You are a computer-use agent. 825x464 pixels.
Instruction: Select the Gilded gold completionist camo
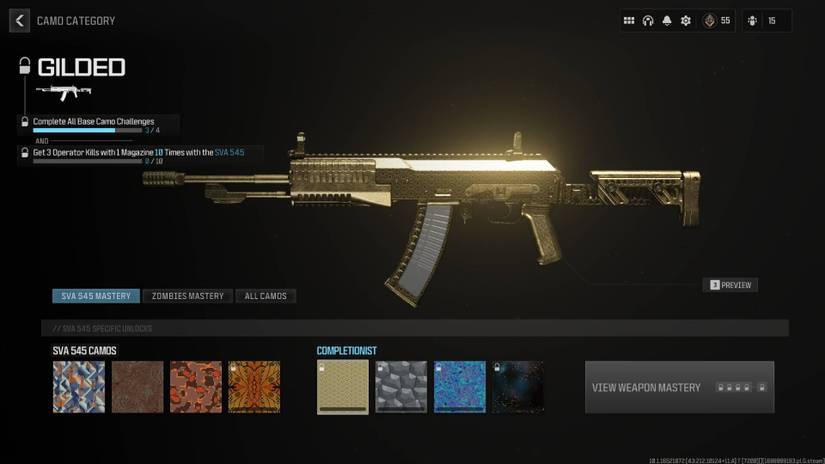pos(342,387)
